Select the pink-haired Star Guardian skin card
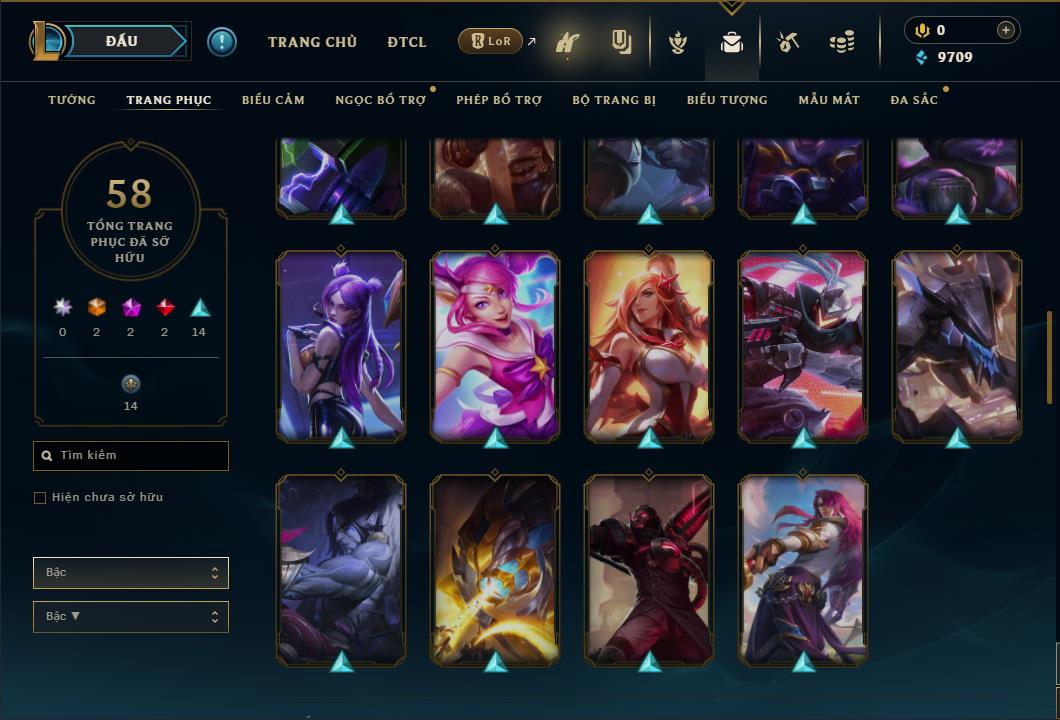 [495, 345]
